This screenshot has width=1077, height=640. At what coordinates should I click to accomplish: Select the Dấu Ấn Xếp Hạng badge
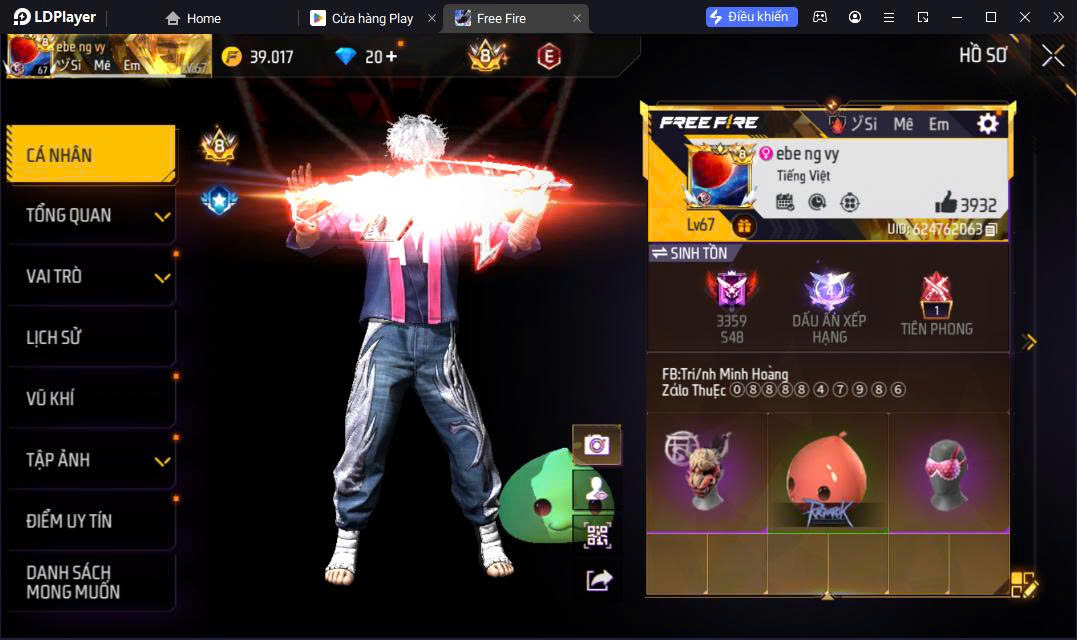pos(829,306)
